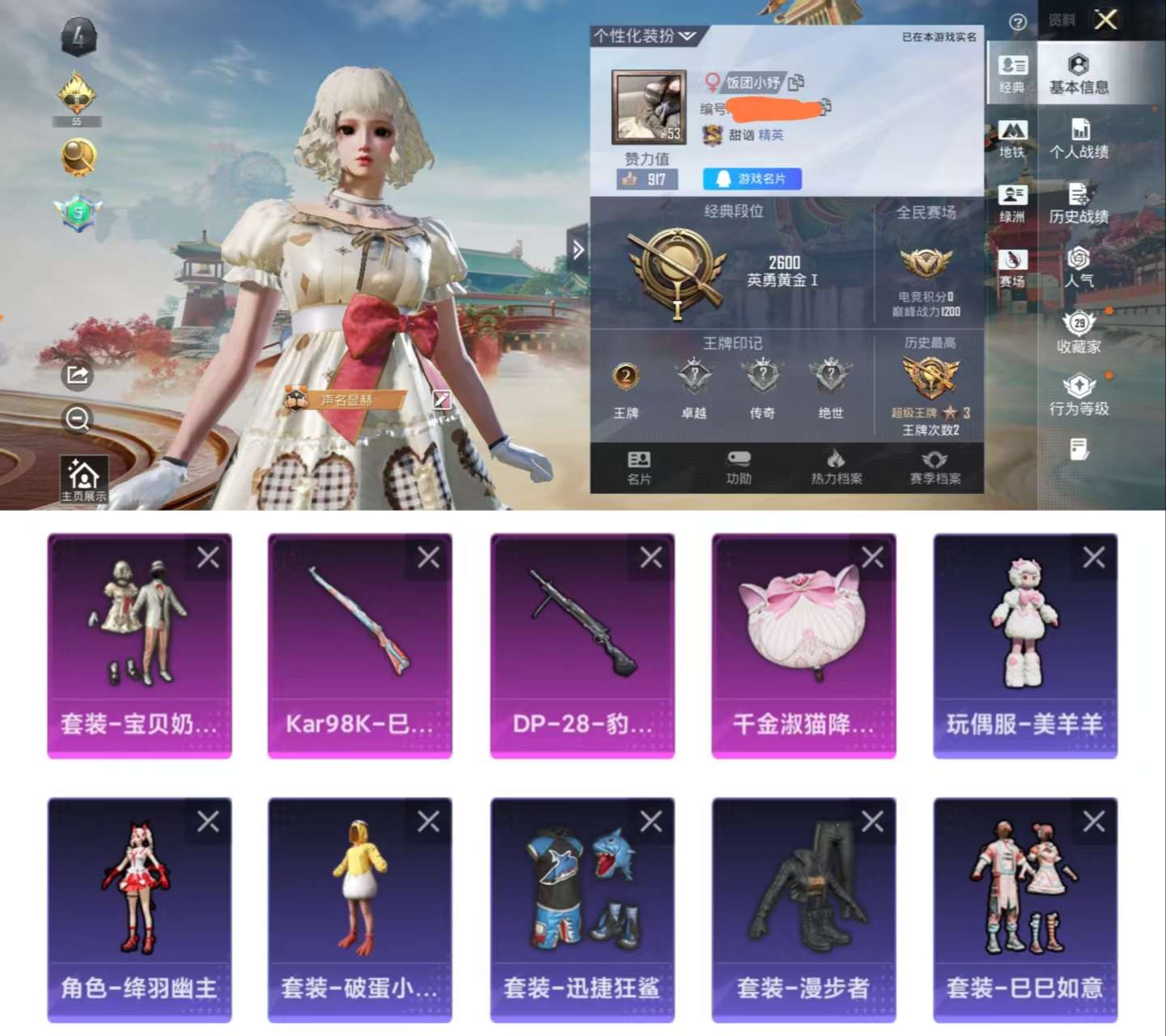
Task: Copy the player 编号 with copy icon
Action: 825,106
